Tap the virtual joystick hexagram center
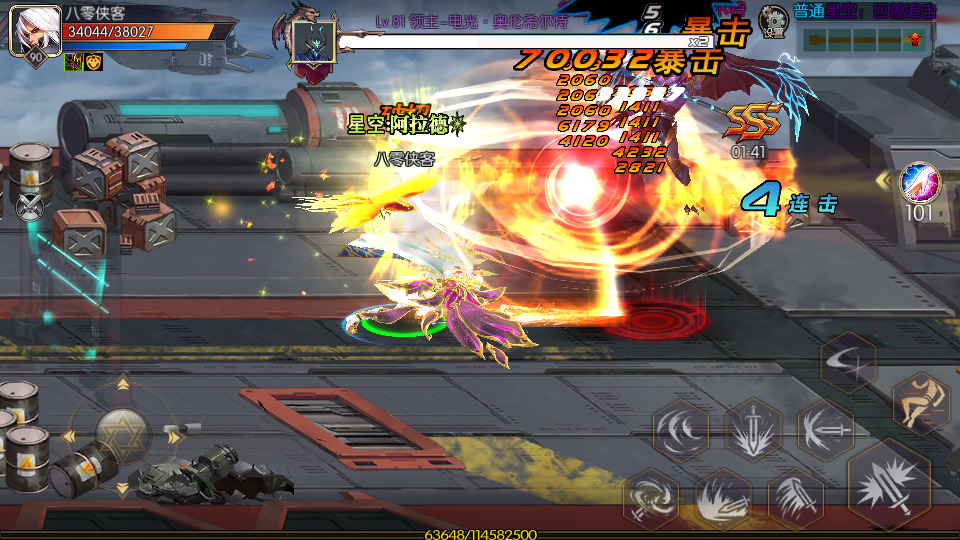Image resolution: width=960 pixels, height=540 pixels. coord(123,436)
